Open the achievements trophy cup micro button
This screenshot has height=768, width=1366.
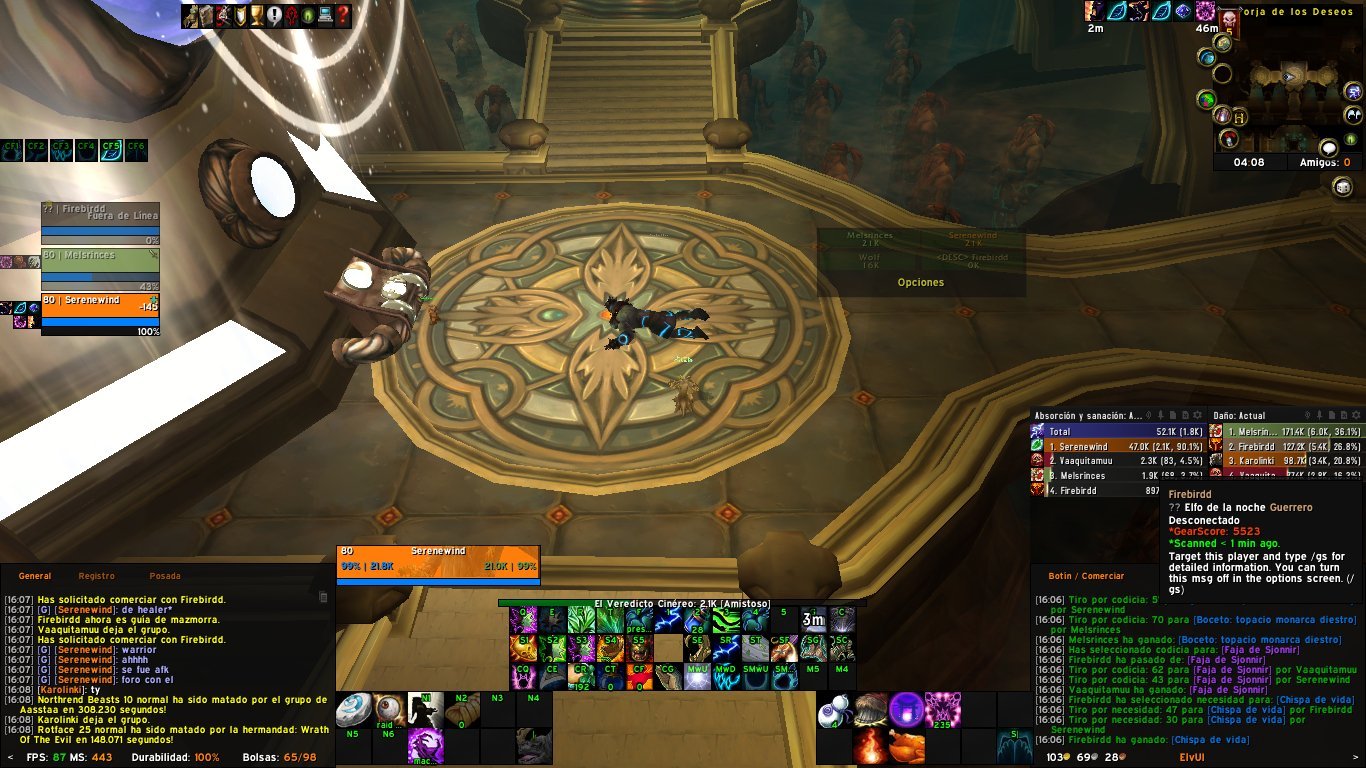pos(257,16)
